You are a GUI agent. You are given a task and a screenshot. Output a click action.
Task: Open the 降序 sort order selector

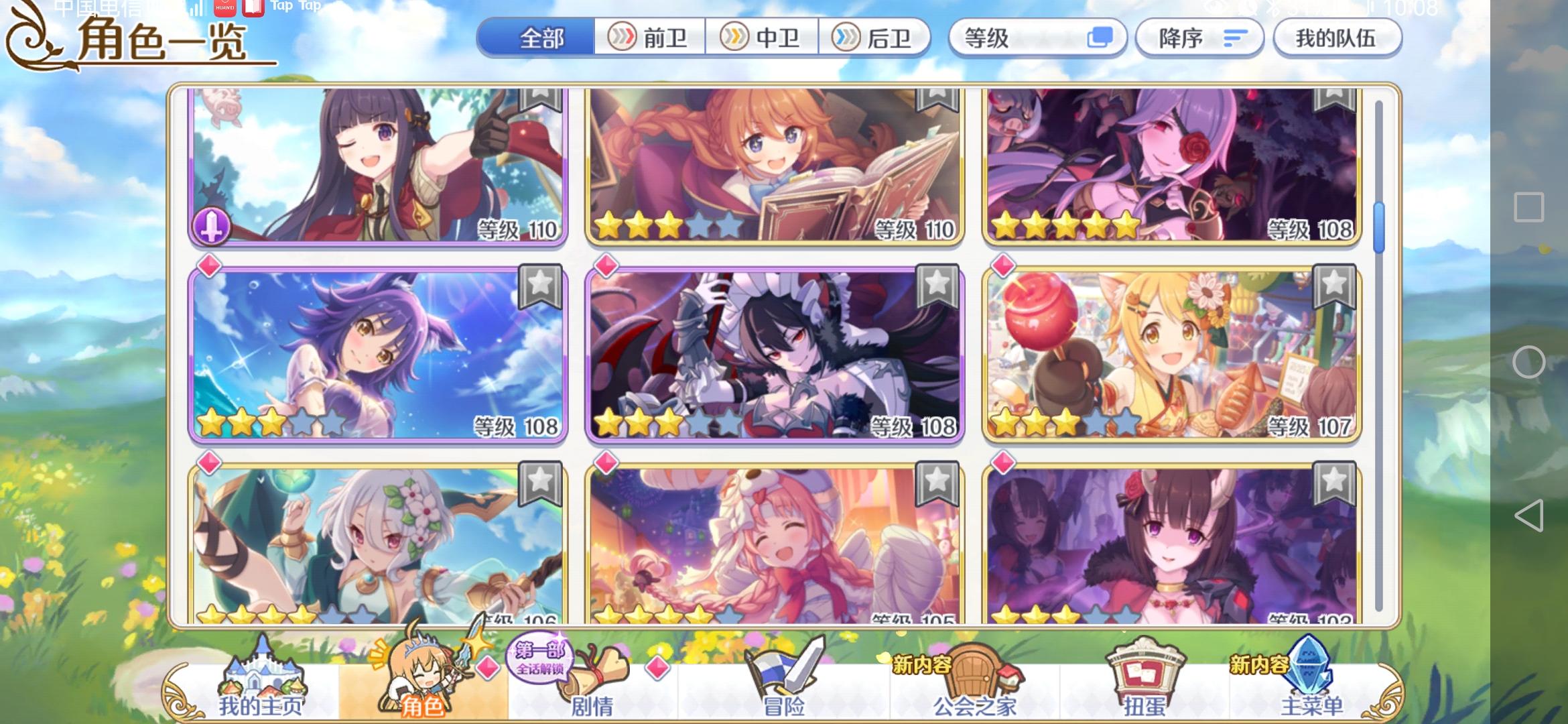1199,38
